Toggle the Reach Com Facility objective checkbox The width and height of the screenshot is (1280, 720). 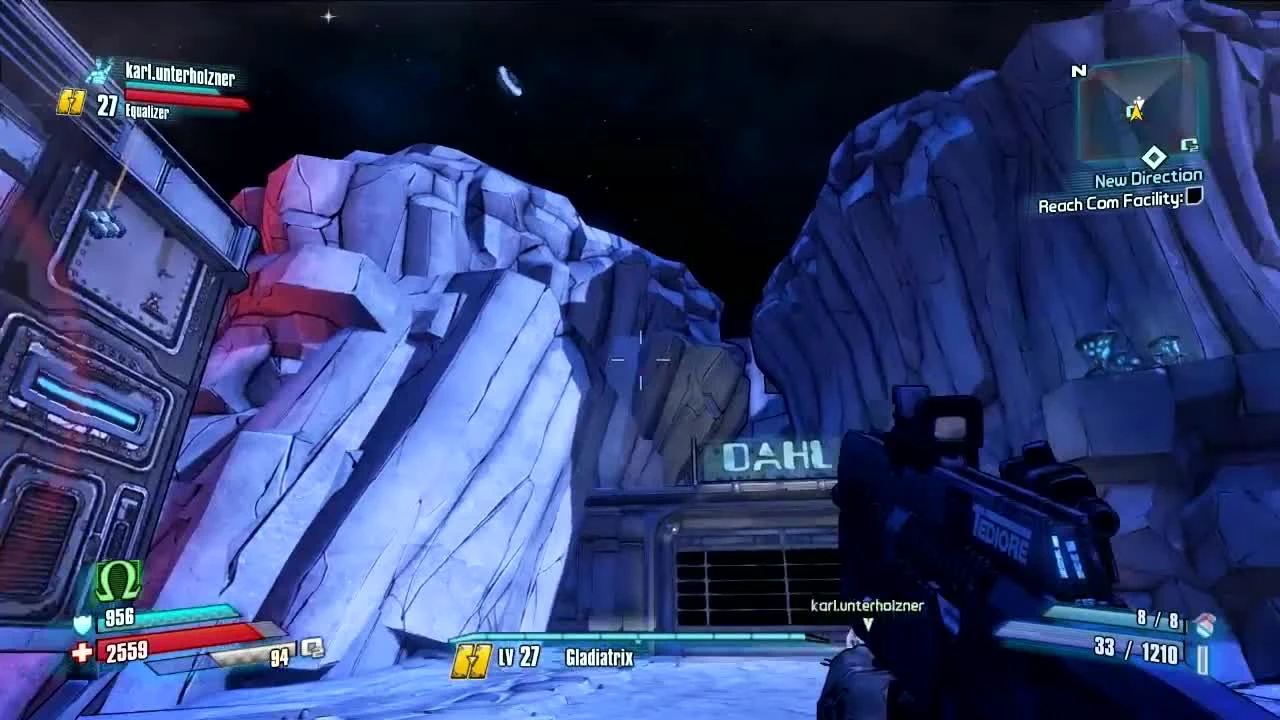[1193, 198]
